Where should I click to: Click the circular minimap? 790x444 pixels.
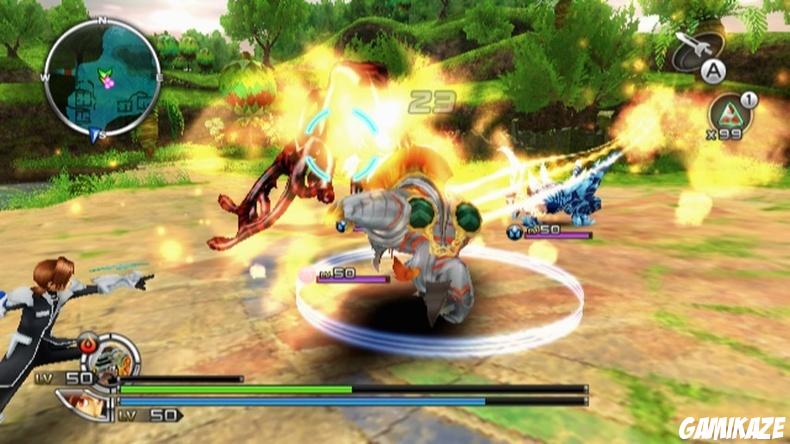102,77
